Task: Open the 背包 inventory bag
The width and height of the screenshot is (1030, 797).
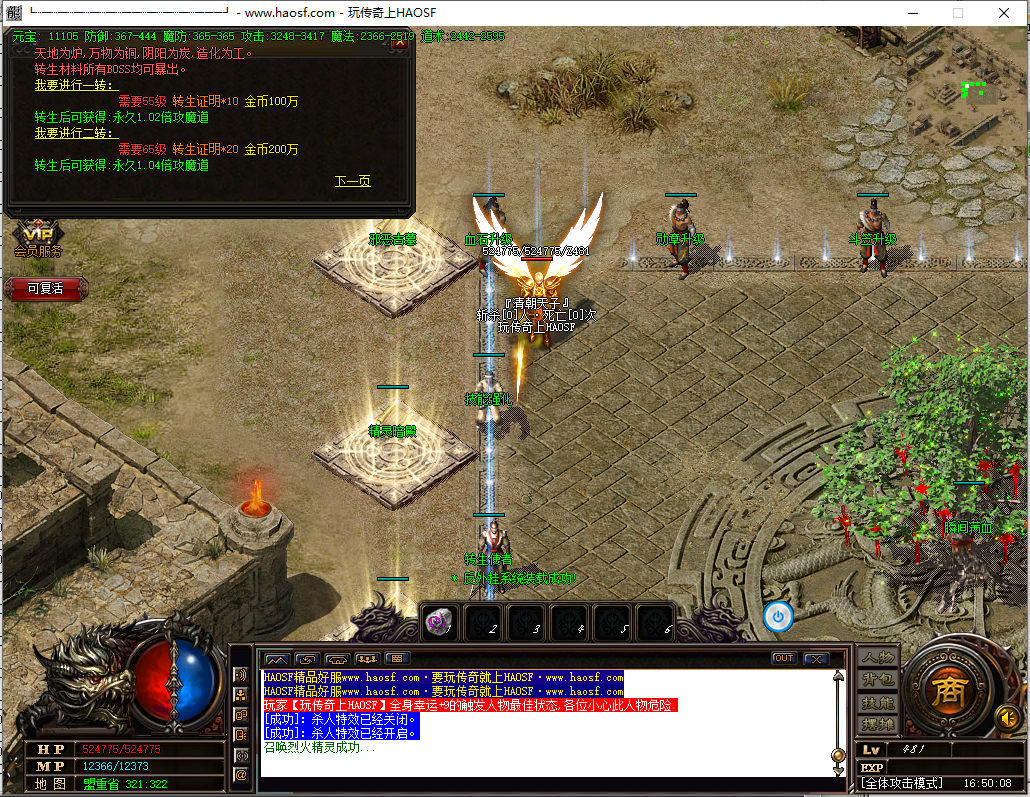Action: click(878, 680)
